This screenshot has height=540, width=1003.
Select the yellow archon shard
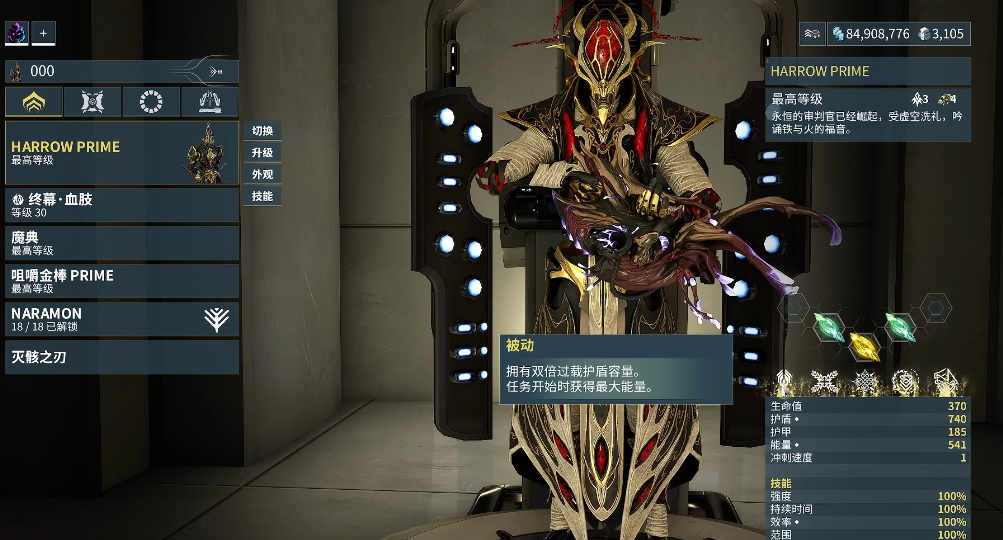pos(864,346)
